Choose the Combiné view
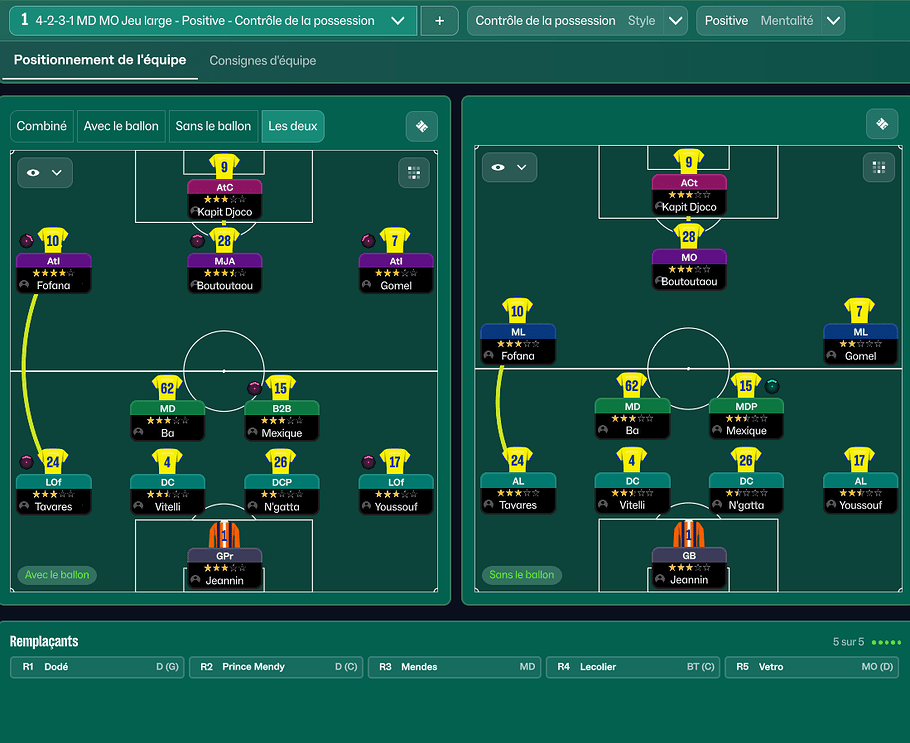Image resolution: width=910 pixels, height=743 pixels. (x=42, y=126)
